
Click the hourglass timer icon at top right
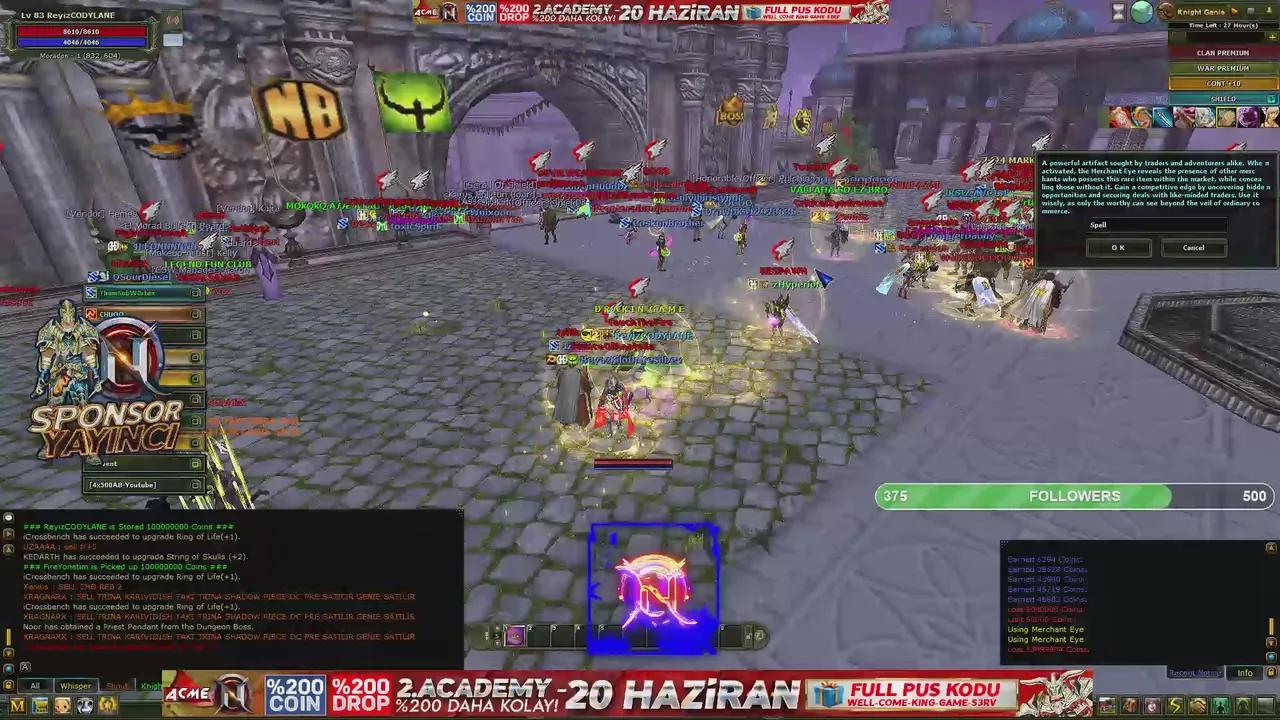[x=1117, y=13]
